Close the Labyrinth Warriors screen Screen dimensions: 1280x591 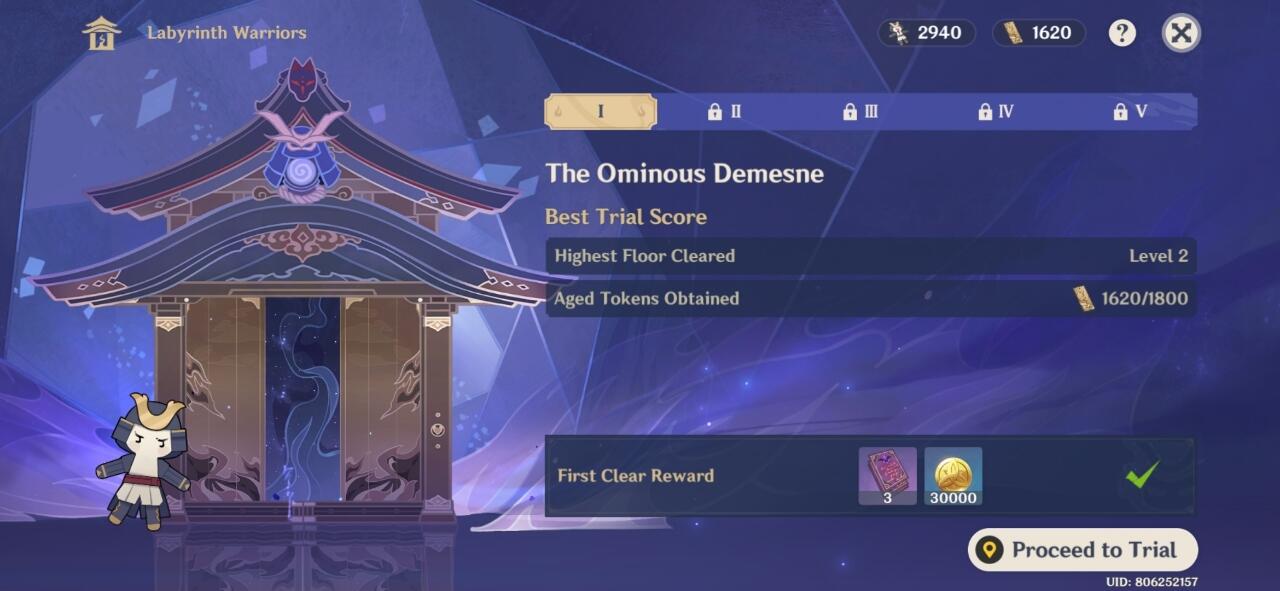click(x=1181, y=33)
